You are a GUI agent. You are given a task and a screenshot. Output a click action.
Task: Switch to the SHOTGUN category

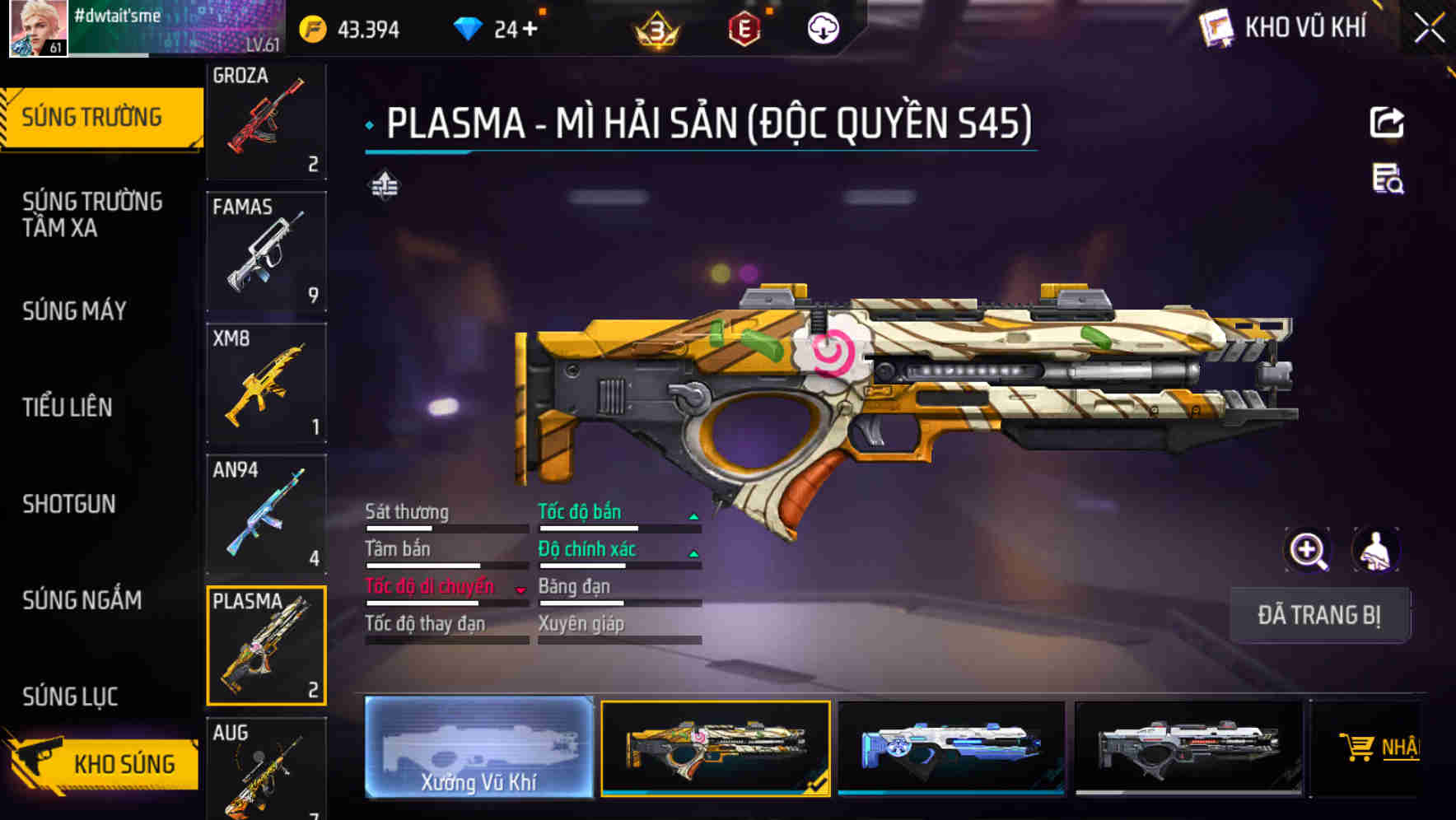tap(68, 504)
